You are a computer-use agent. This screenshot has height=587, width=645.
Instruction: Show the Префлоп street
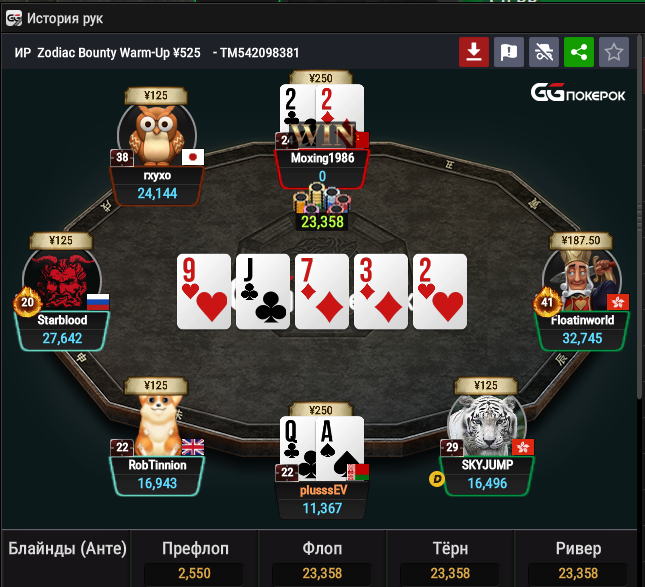(x=195, y=549)
